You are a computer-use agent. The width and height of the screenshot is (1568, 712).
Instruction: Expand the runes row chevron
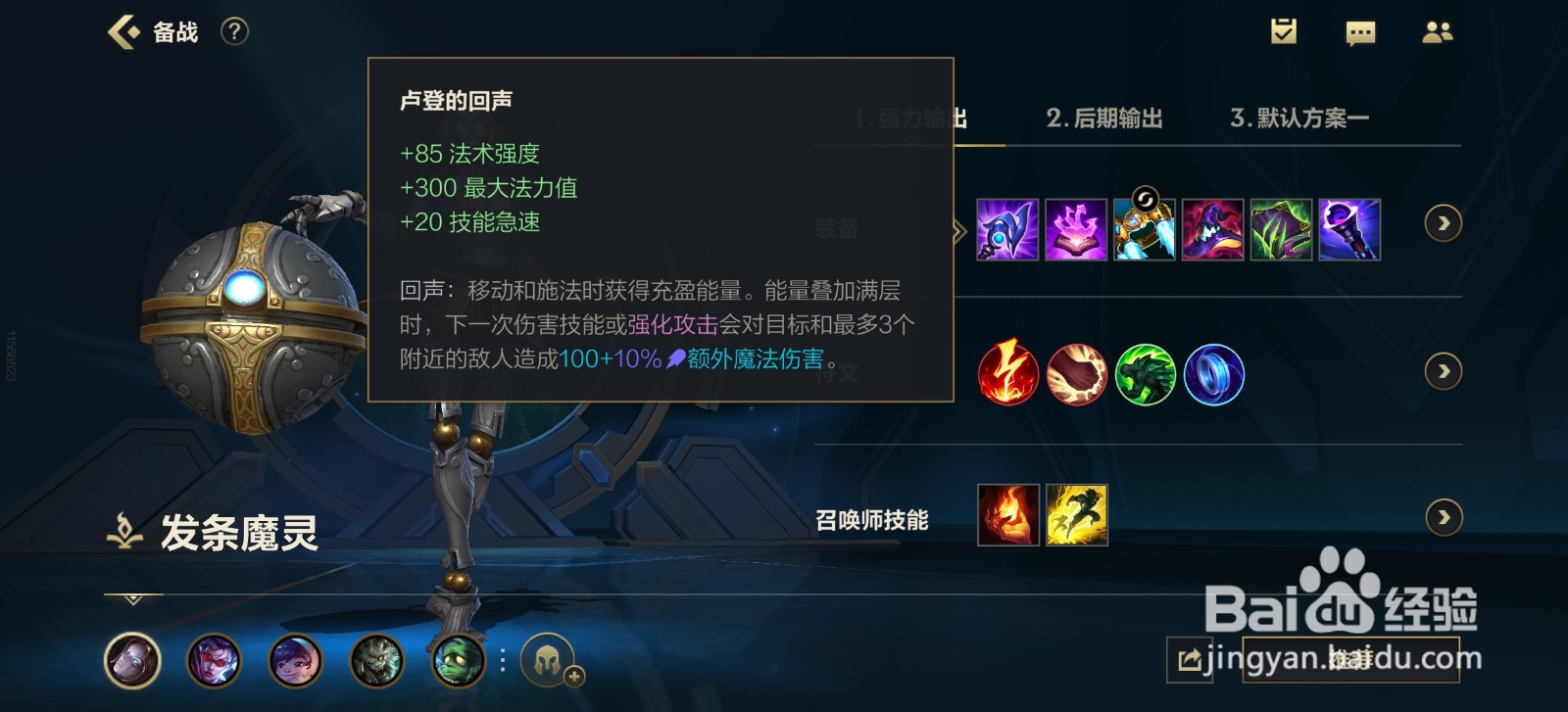1443,372
